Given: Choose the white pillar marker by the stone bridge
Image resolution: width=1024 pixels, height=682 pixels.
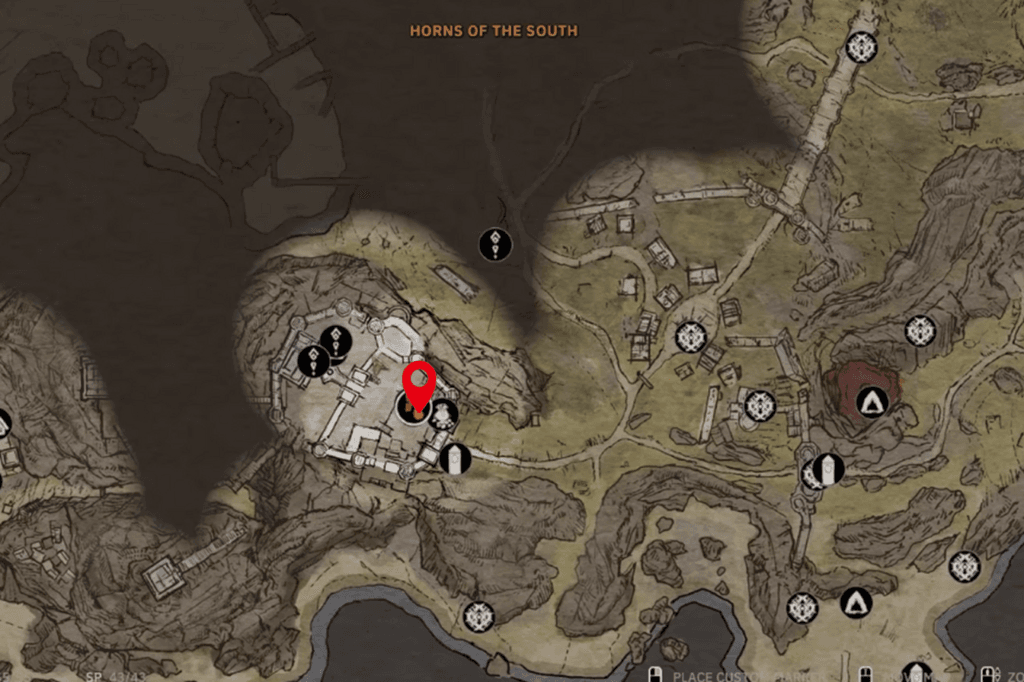Looking at the screenshot, I should (828, 468).
